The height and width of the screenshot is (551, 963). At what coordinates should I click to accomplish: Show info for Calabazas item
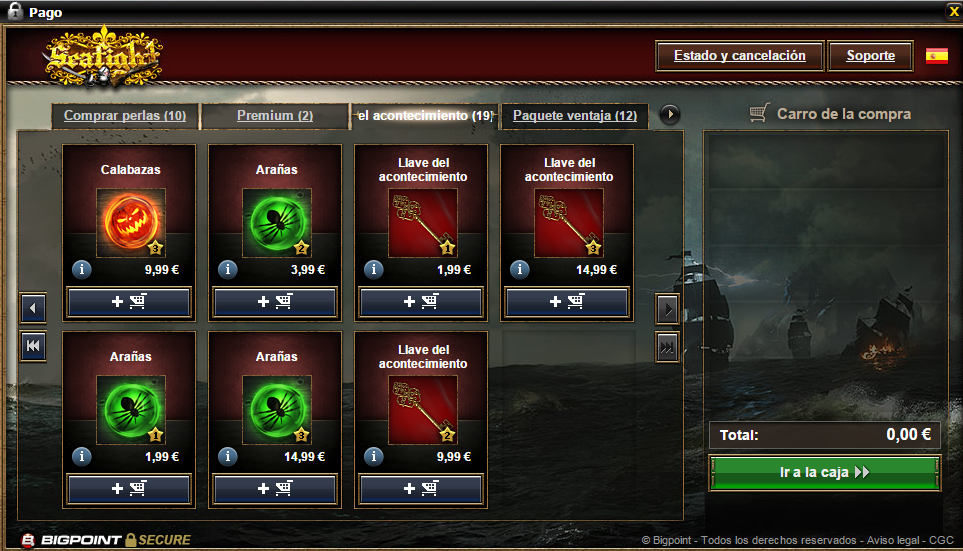82,269
